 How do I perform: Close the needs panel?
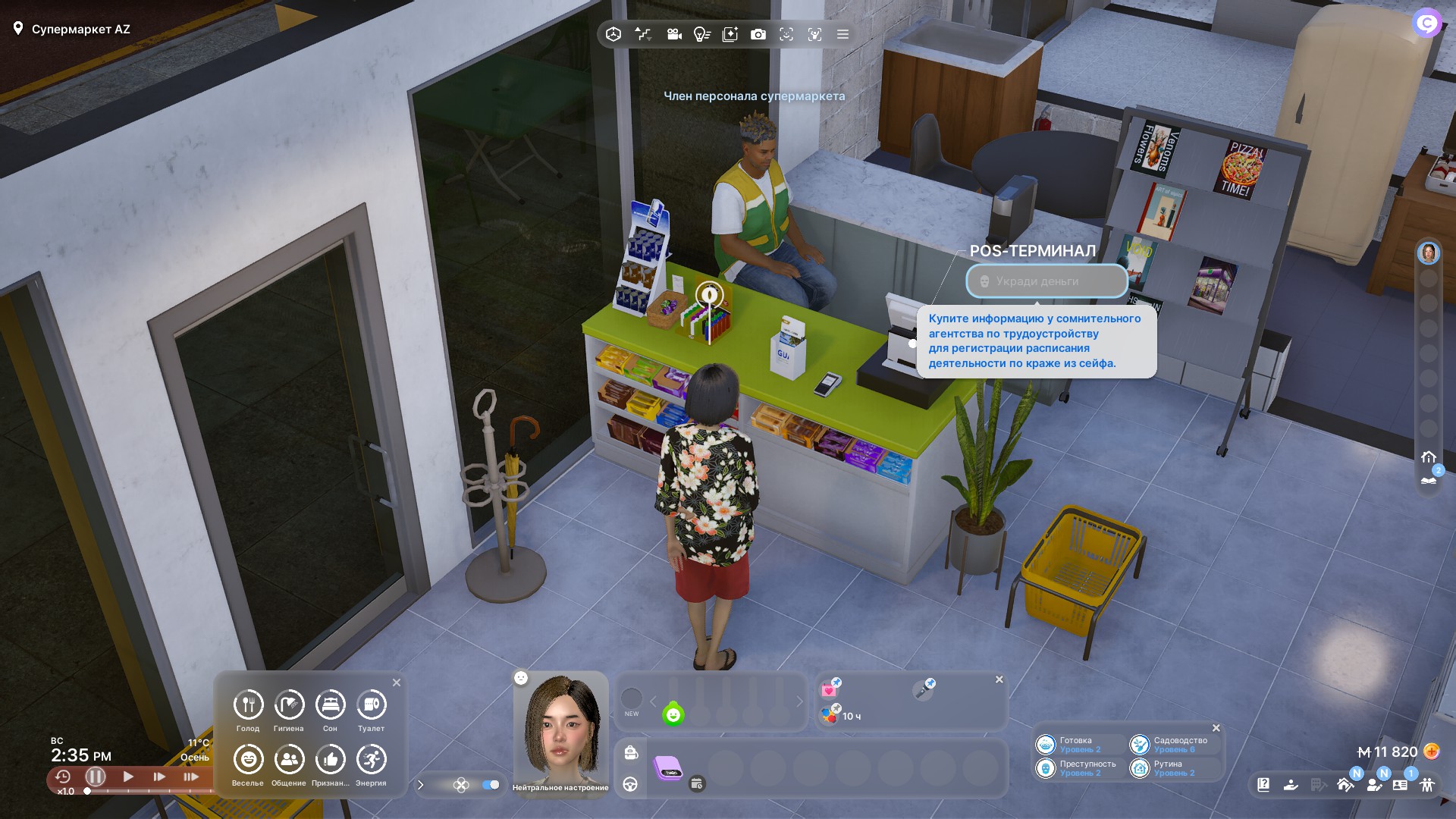tap(397, 682)
